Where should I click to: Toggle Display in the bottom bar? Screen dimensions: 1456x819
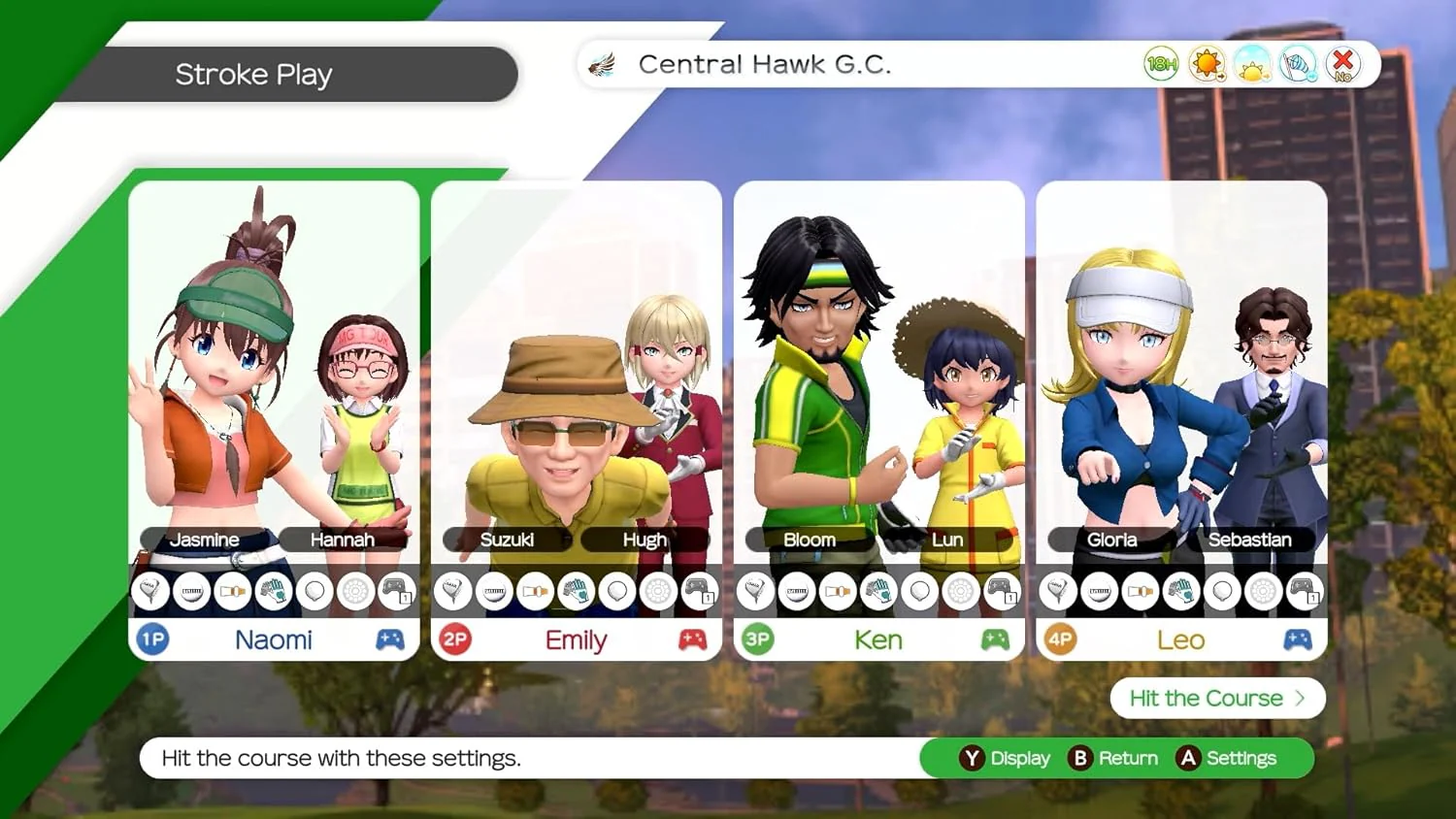pos(1006,758)
